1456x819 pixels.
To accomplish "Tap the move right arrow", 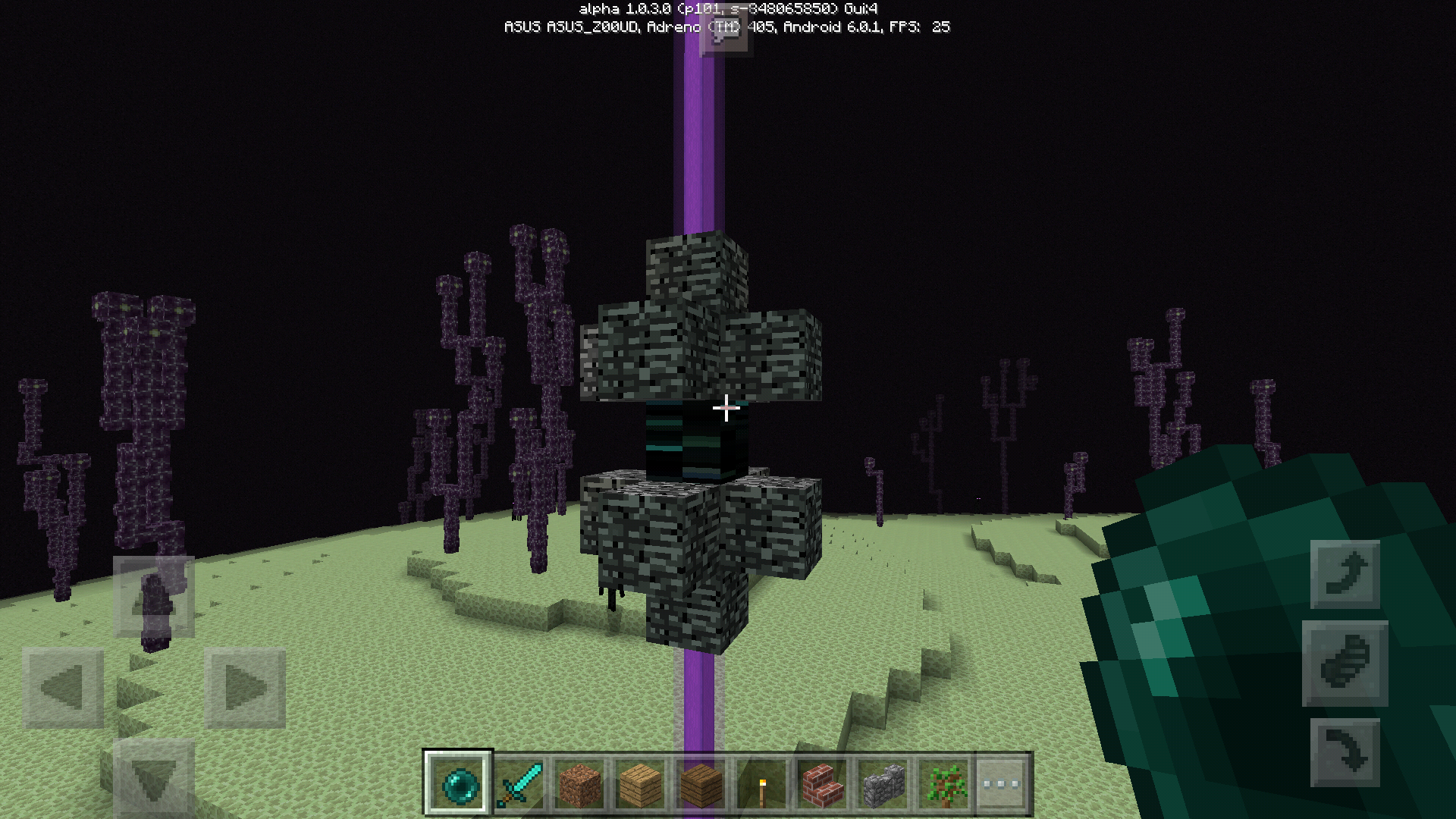I will coord(245,689).
